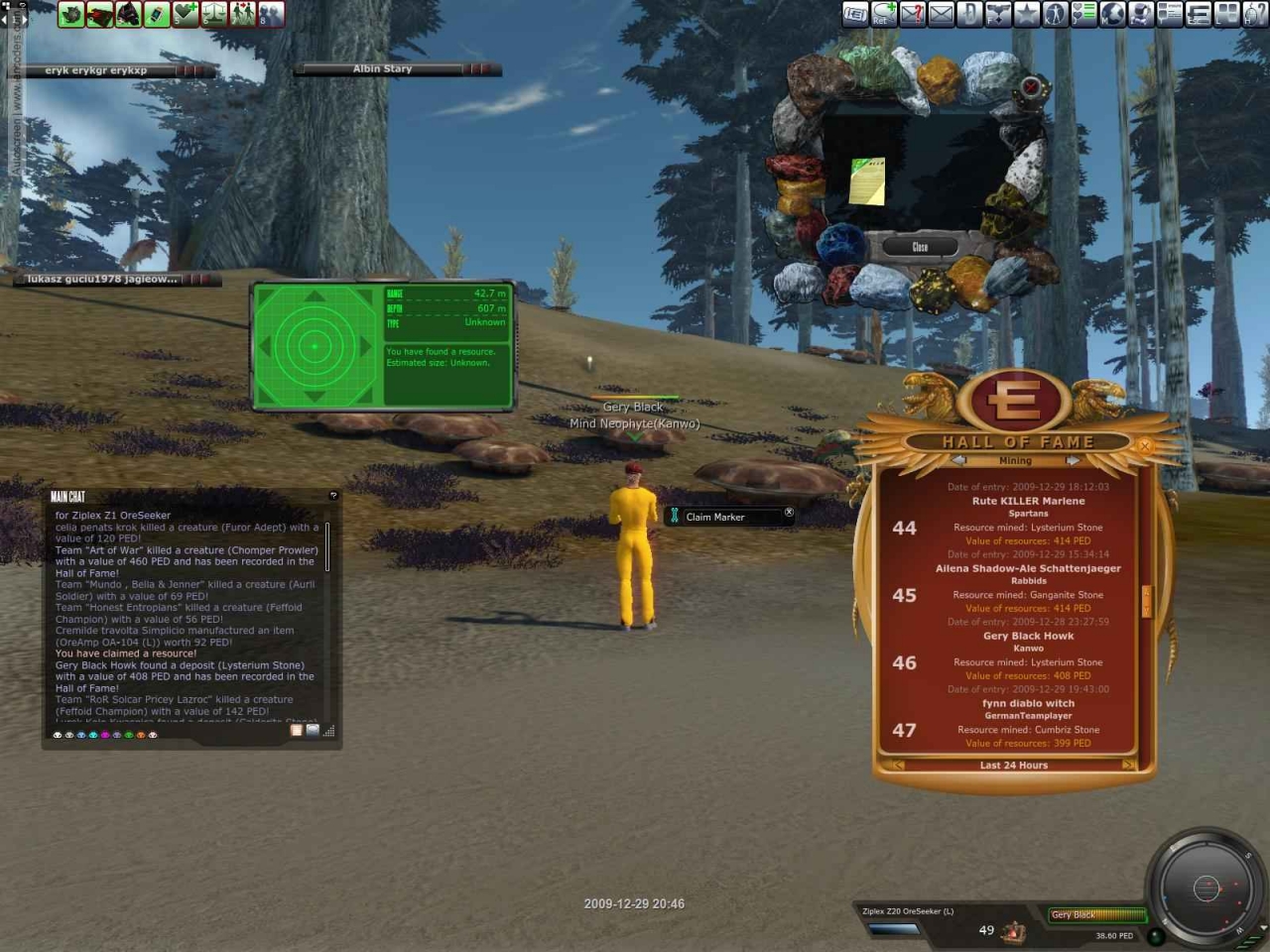Close the Hall of Fame window
This screenshot has height=952, width=1270.
(1144, 446)
